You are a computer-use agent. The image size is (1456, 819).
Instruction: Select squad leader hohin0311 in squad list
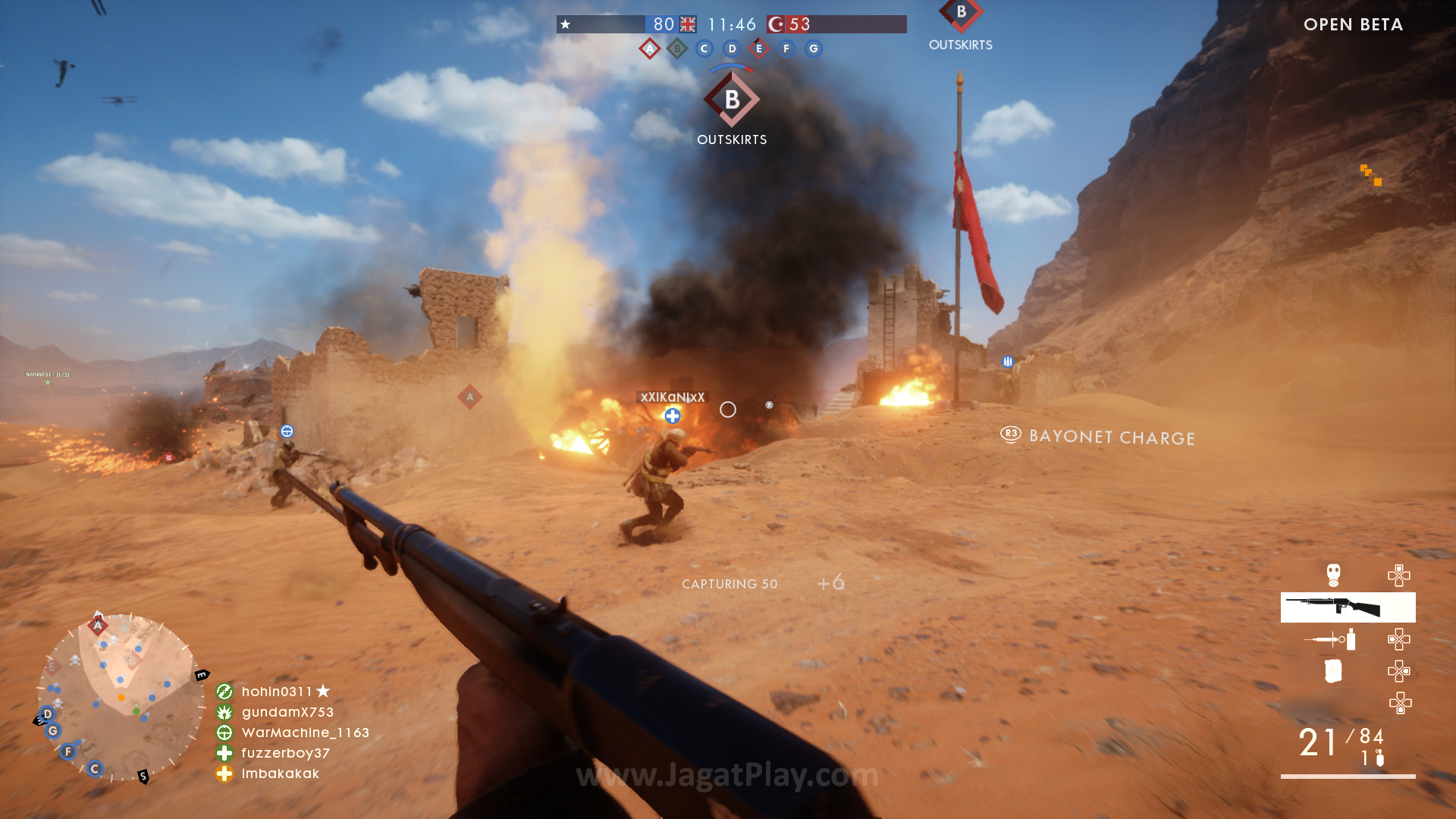tap(277, 692)
